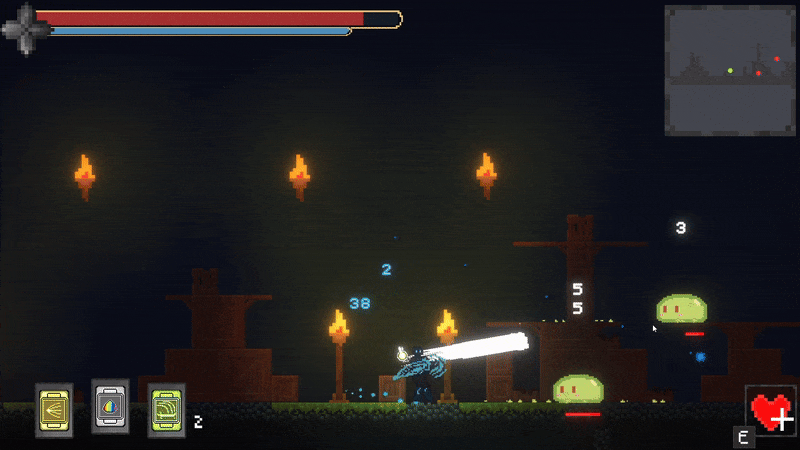This screenshot has width=800, height=450.
Task: Click the minimap panel
Action: click(x=730, y=70)
